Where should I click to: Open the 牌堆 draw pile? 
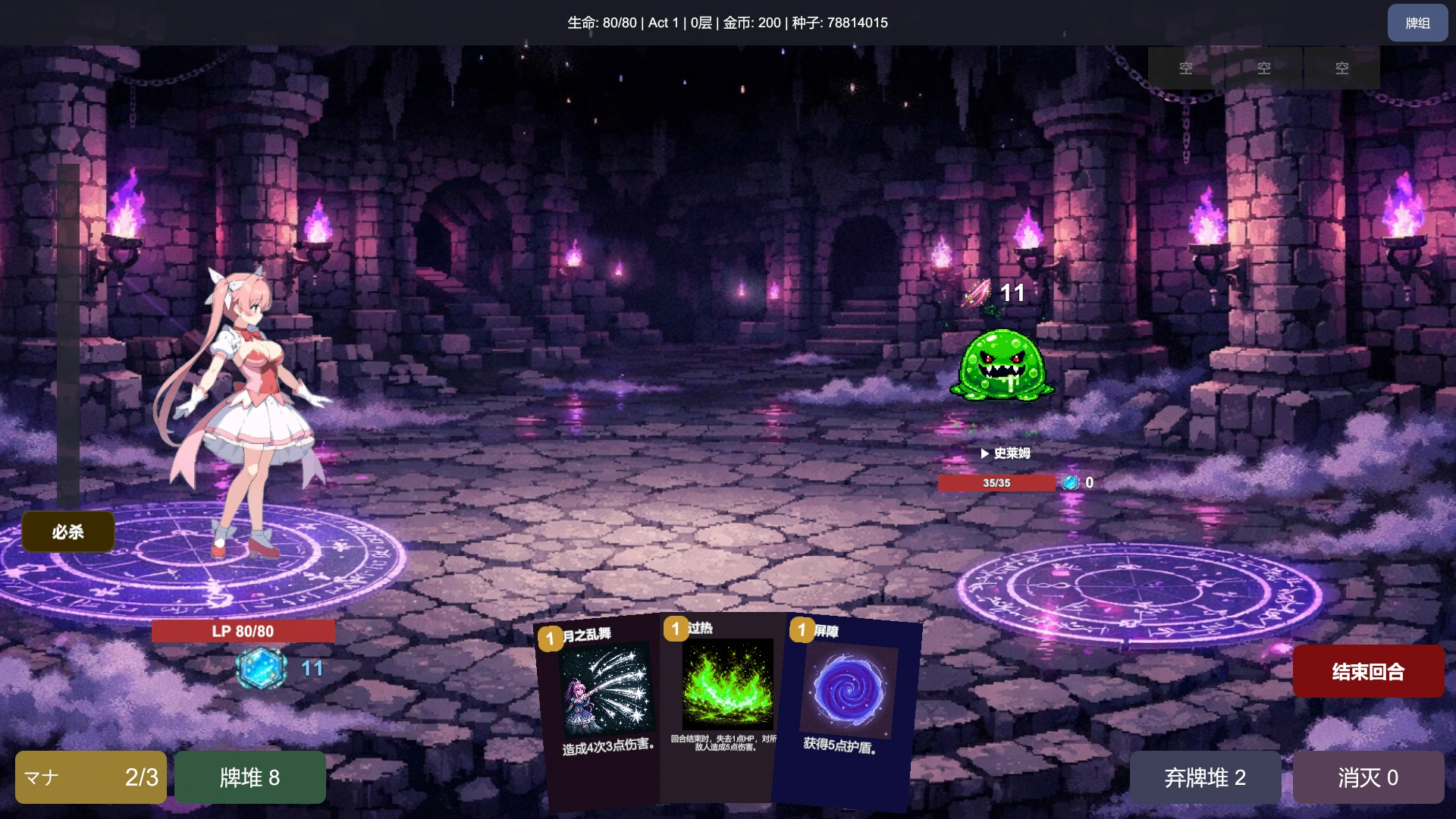tap(249, 777)
